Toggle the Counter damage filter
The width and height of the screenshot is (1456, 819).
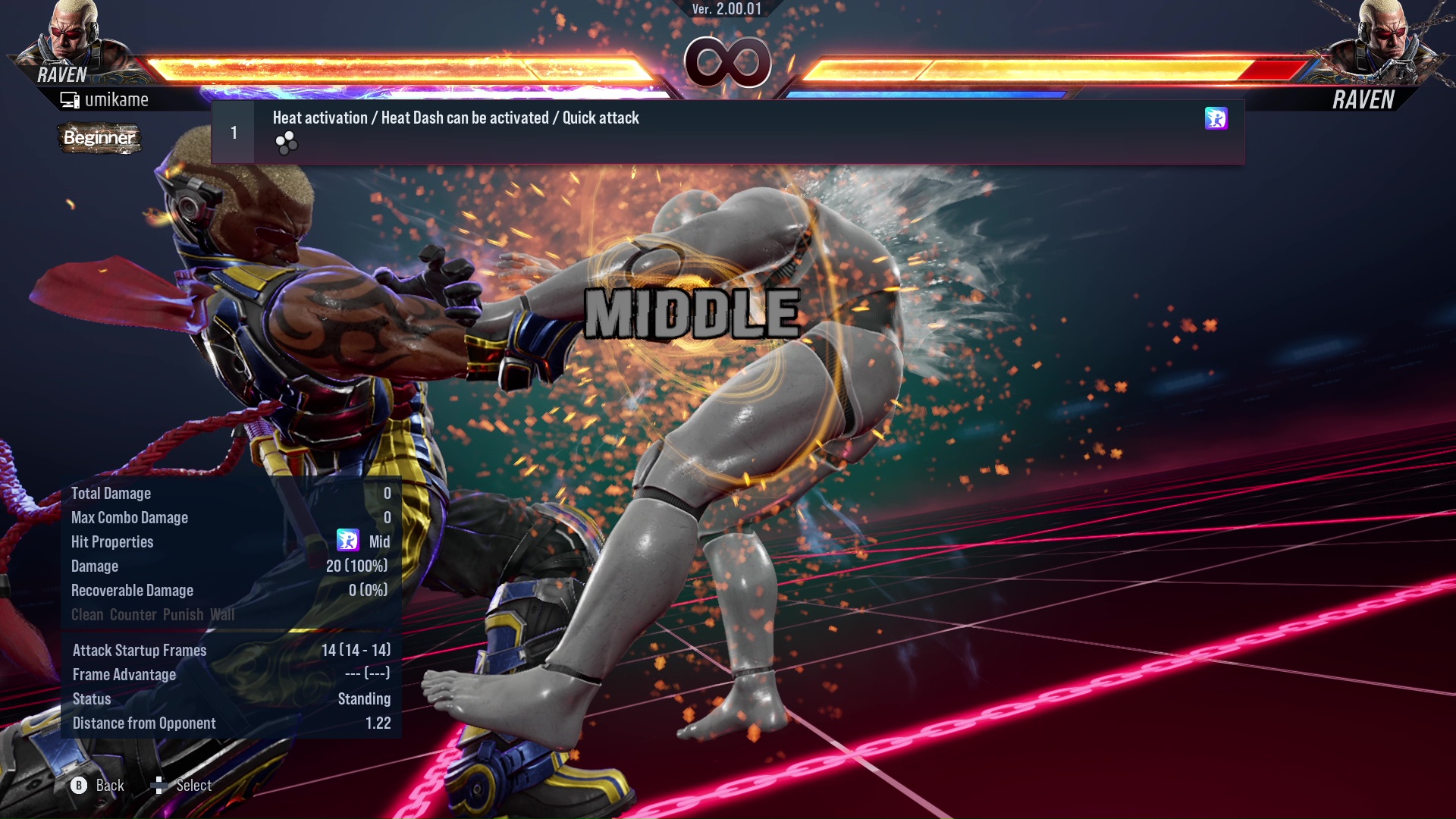tap(134, 615)
